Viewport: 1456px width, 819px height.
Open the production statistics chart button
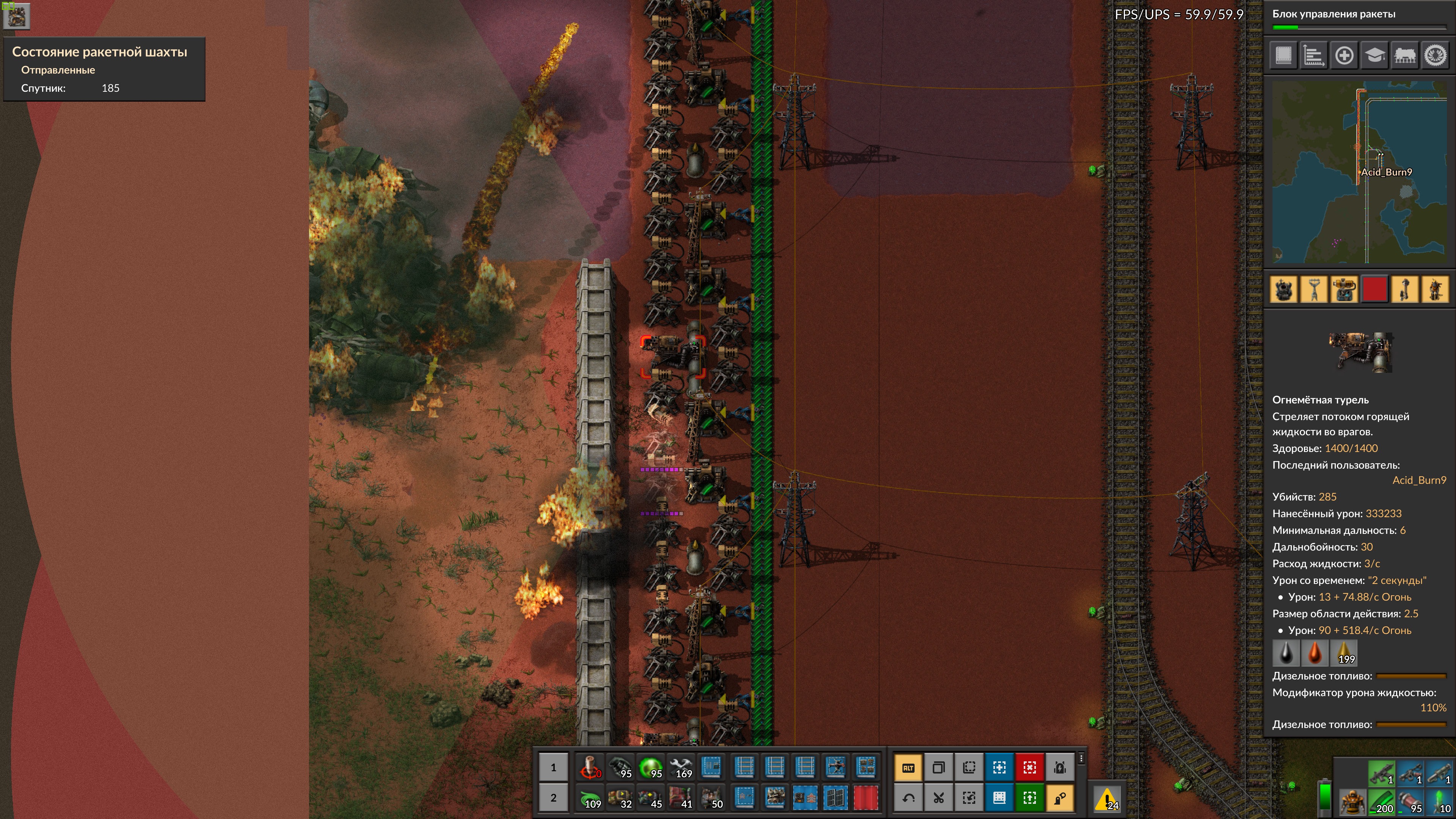point(1313,56)
